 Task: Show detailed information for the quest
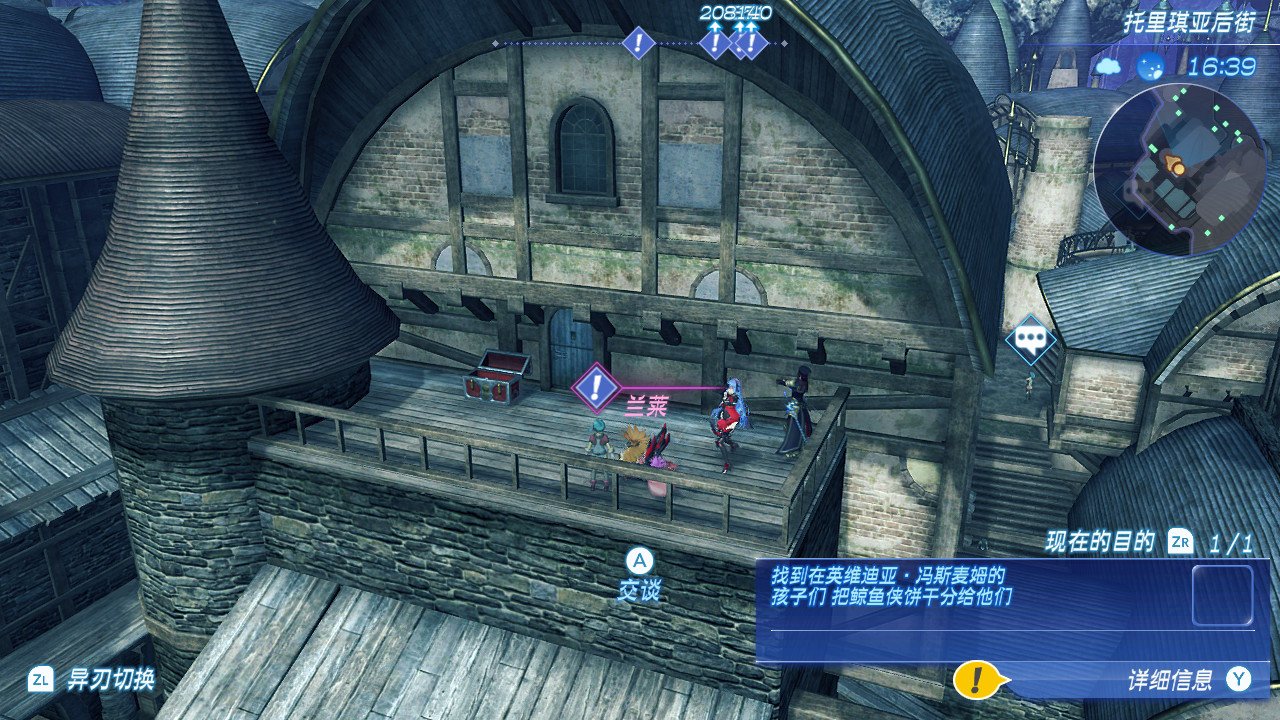[x=1170, y=681]
